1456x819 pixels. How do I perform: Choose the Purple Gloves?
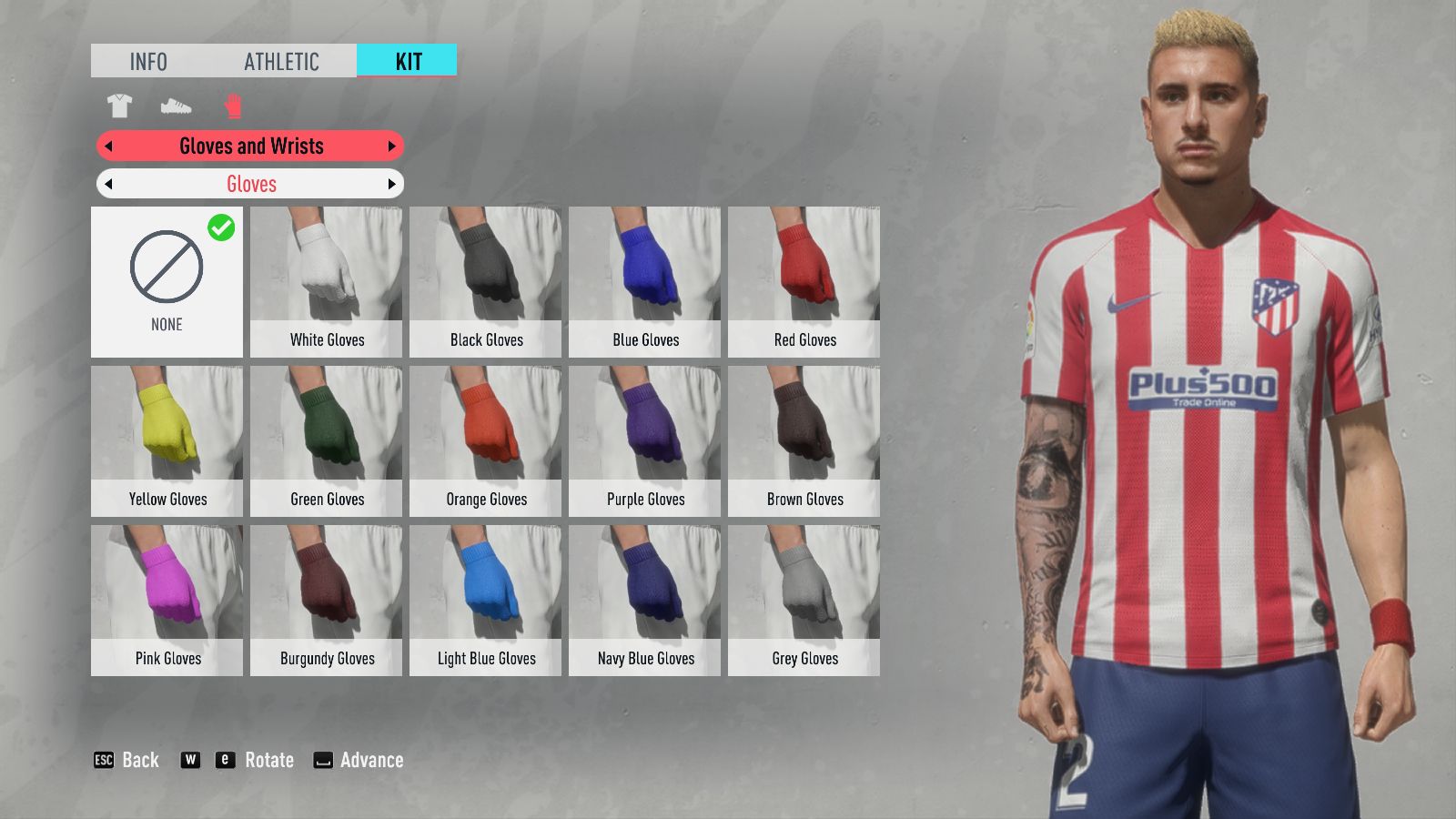coord(644,441)
